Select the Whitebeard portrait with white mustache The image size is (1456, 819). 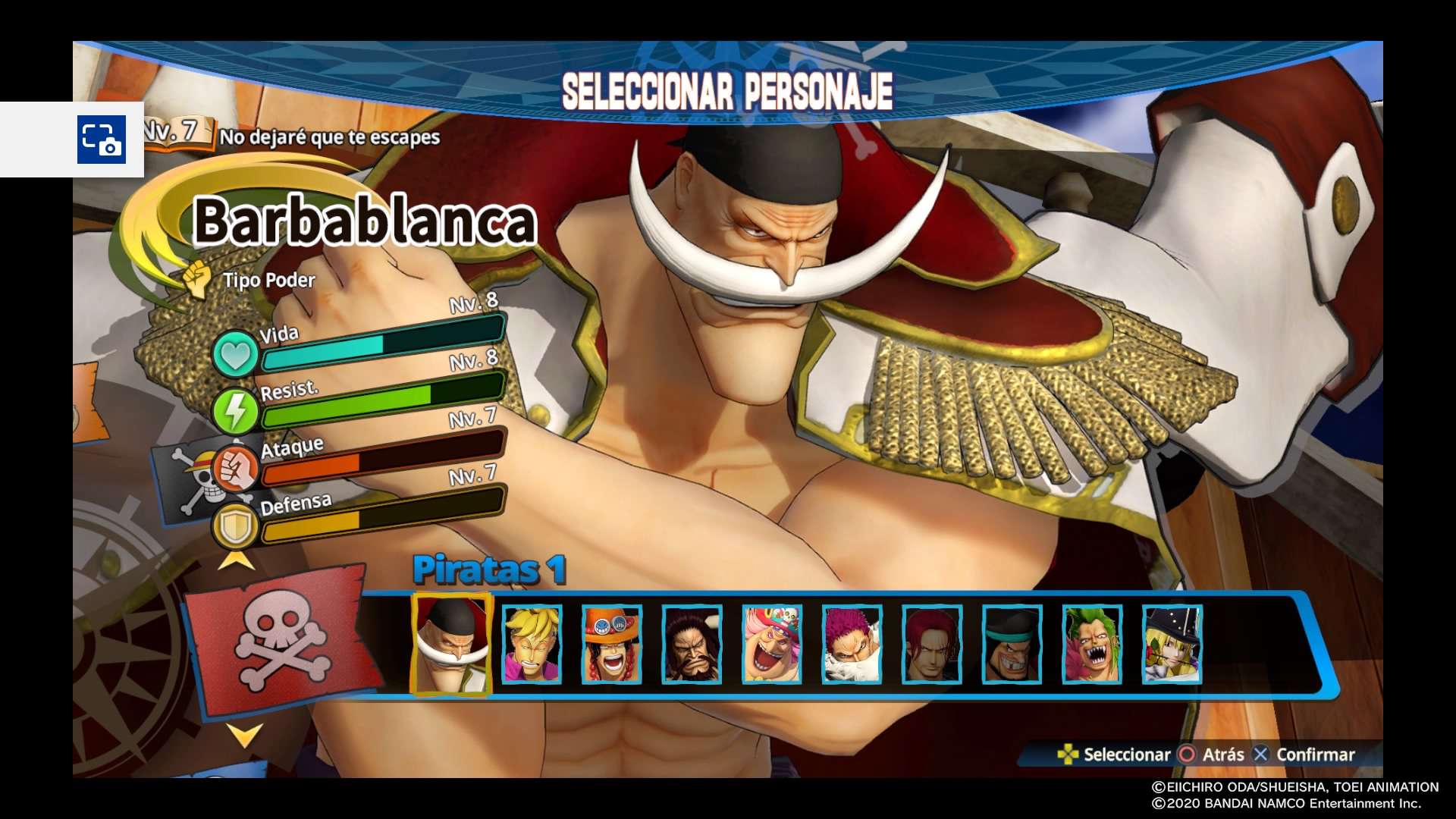coord(451,645)
